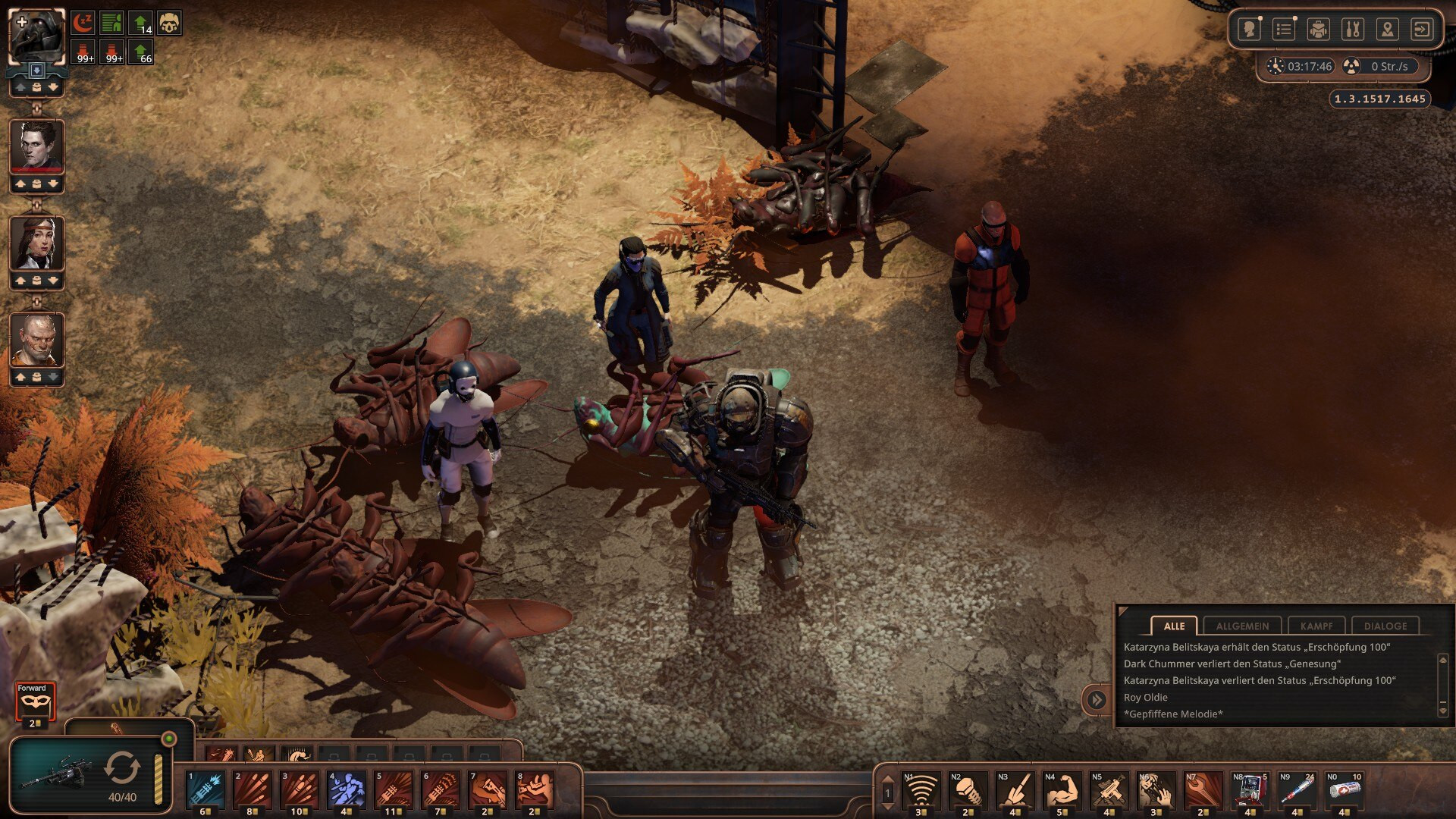Viewport: 1456px width, 819px height.
Task: Select the ALLE log tab
Action: (1174, 626)
